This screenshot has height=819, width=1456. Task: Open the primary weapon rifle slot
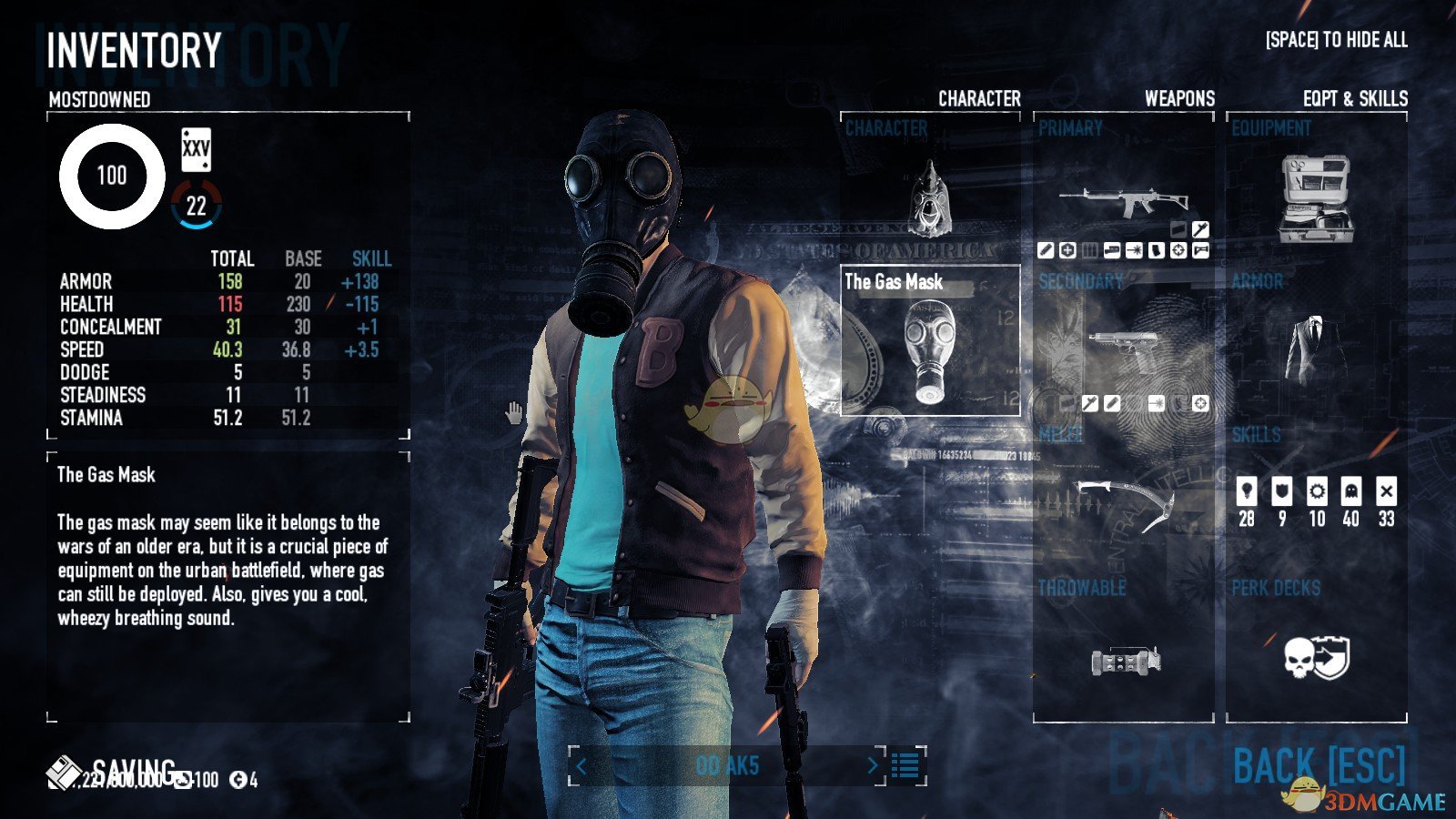coord(1124,202)
